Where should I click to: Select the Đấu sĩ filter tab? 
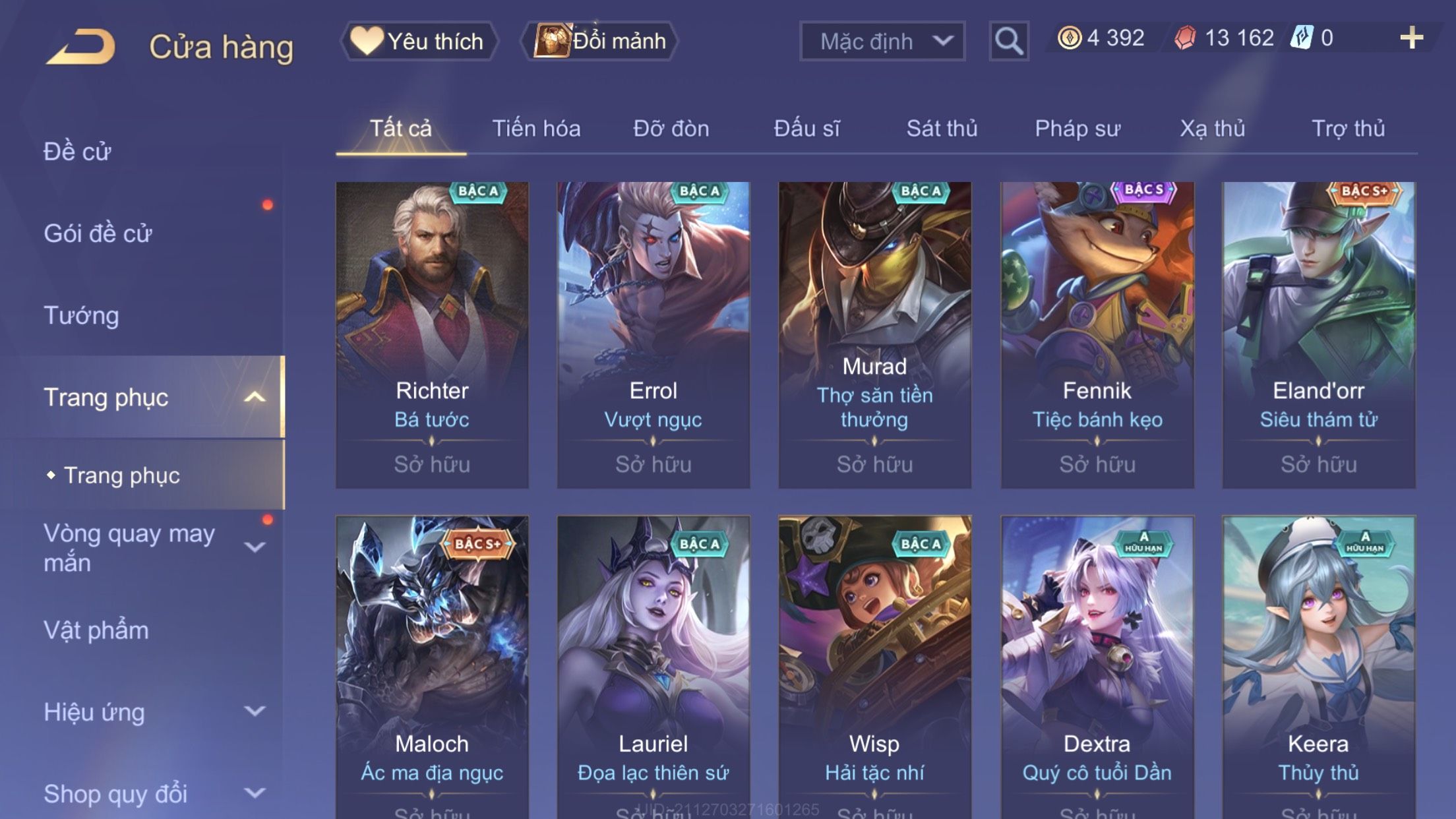tap(806, 129)
